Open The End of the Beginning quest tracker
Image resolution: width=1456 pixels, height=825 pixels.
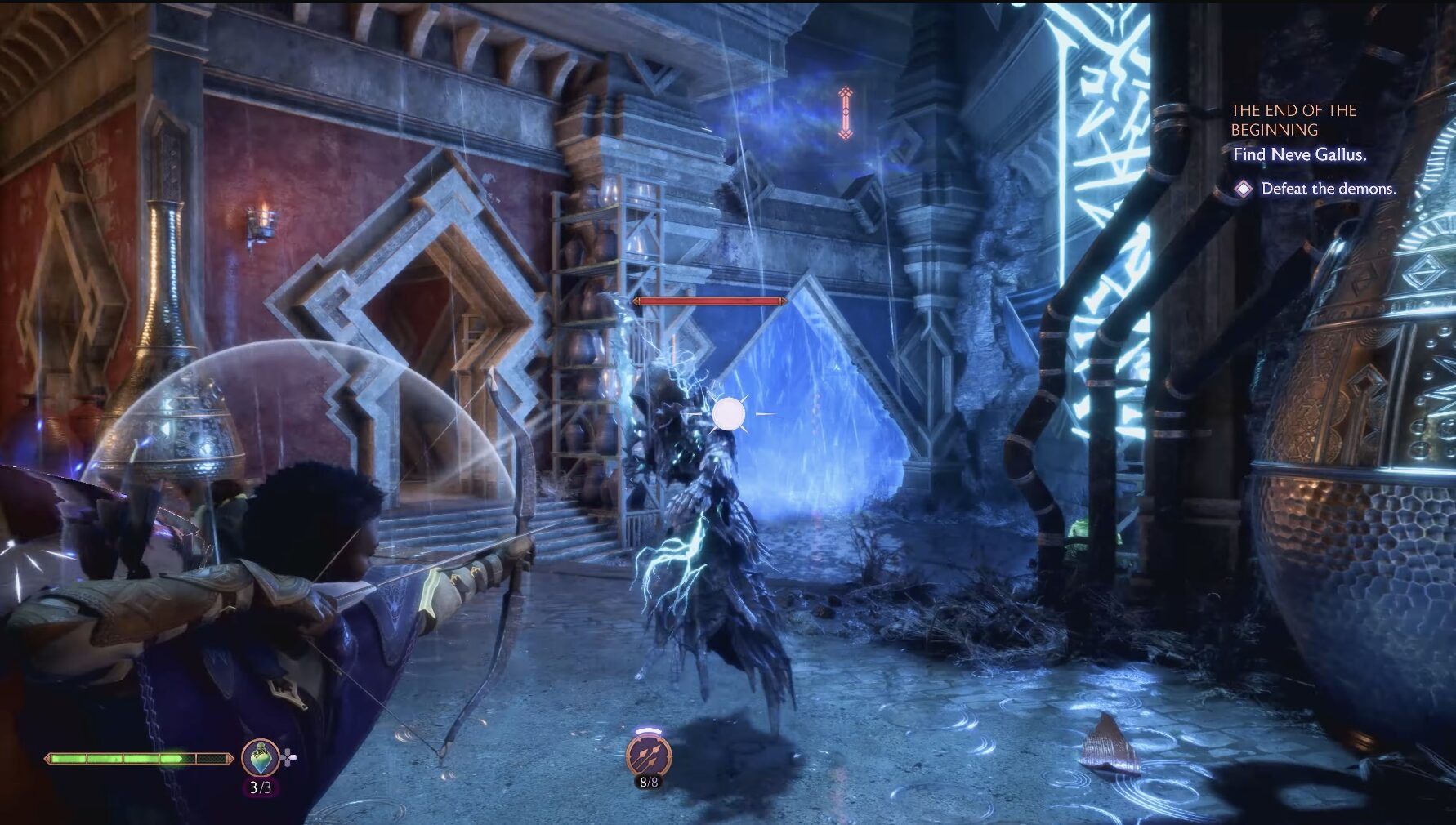(1293, 119)
